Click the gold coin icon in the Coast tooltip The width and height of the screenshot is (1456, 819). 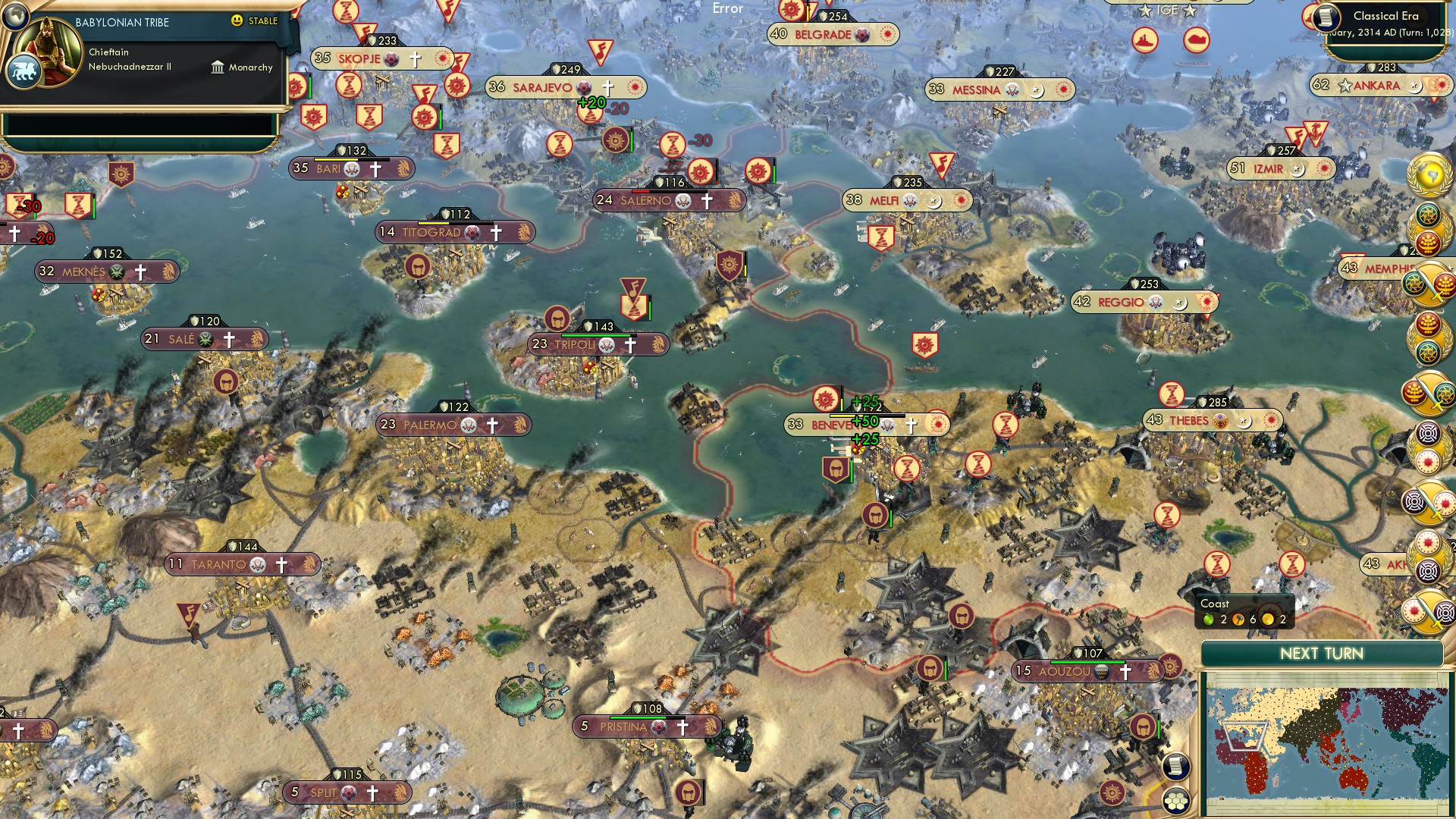click(x=1267, y=619)
